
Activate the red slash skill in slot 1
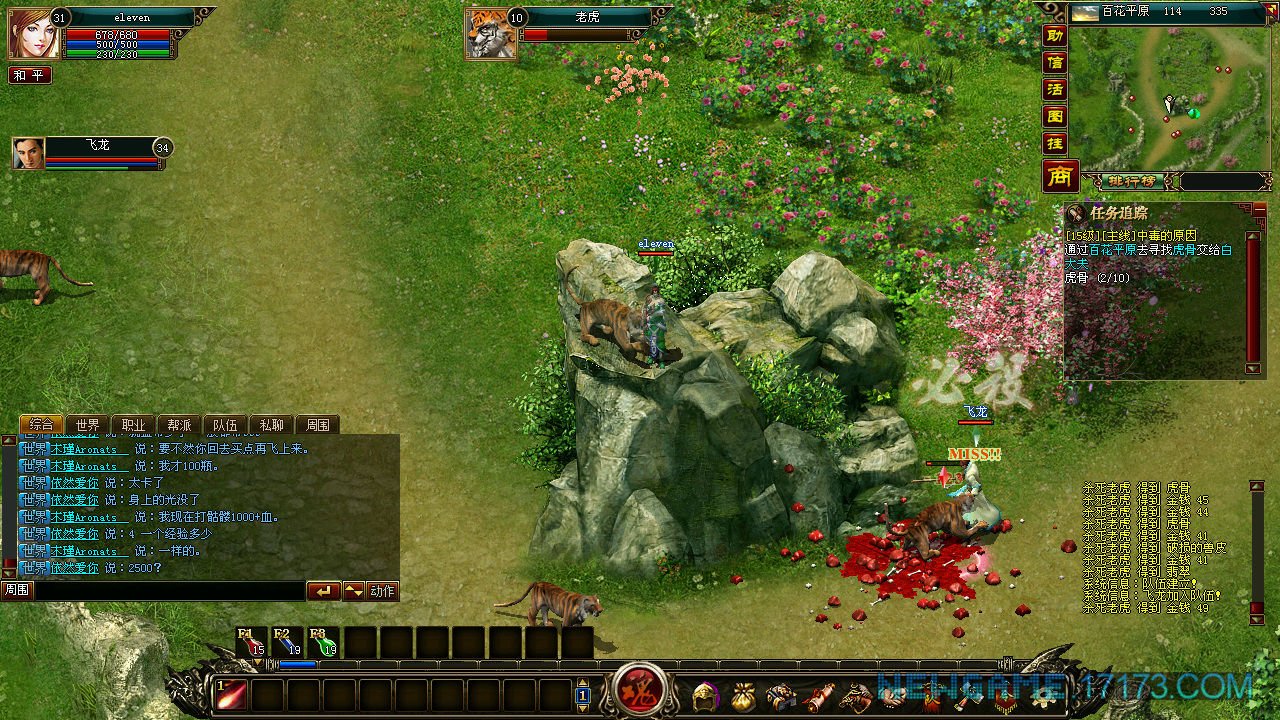[232, 694]
